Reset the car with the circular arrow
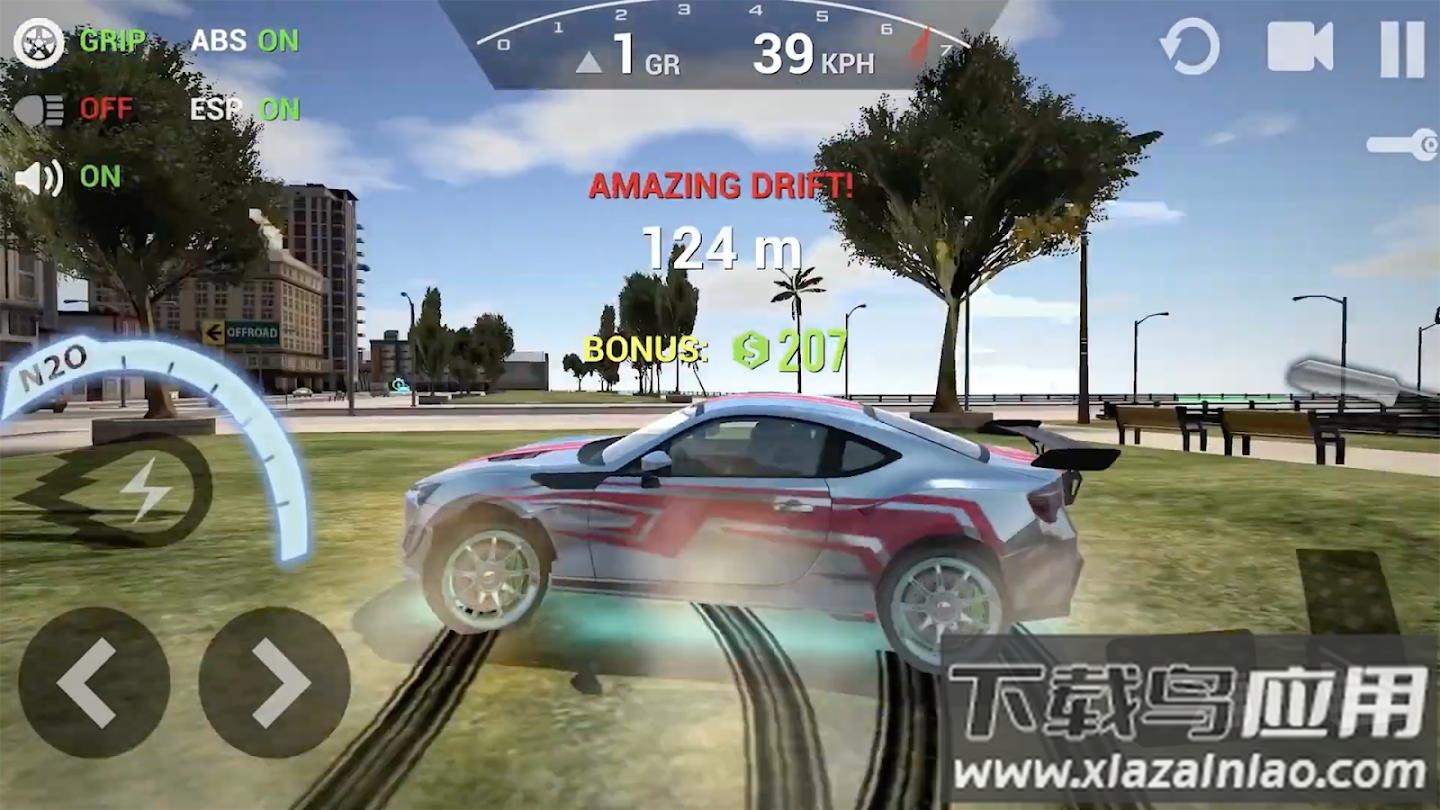 click(x=1189, y=47)
